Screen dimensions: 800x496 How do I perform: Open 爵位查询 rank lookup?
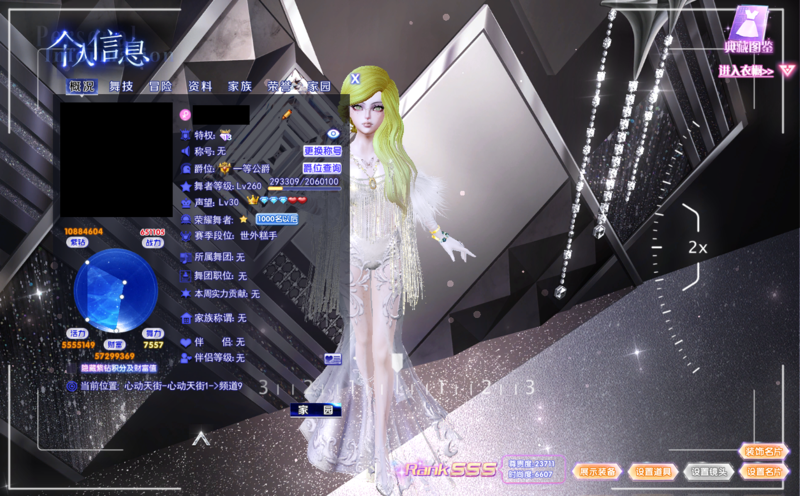(x=322, y=168)
